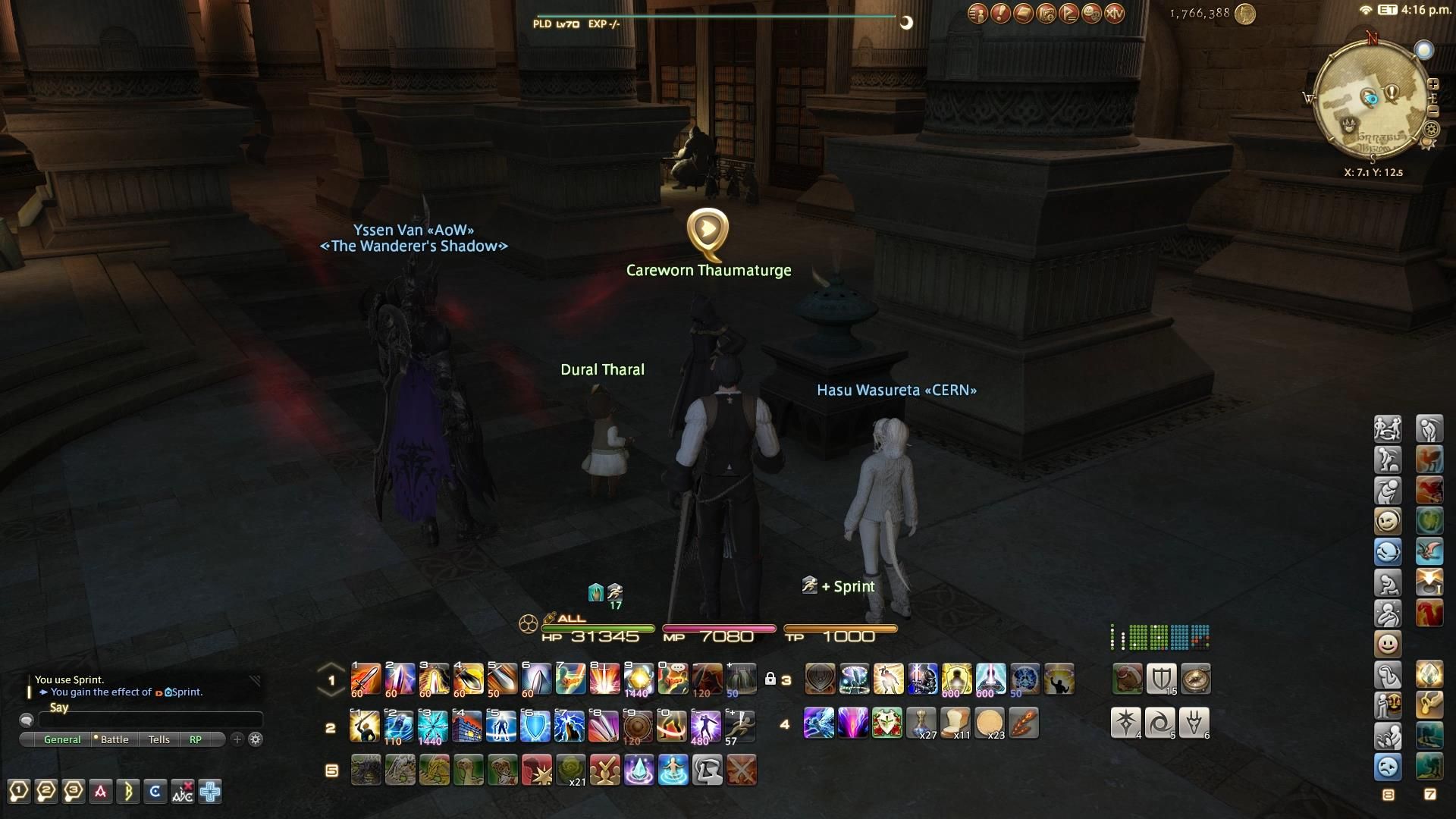Open the Character menu icon top-right
Viewport: 1456px width, 819px height.
[977, 14]
